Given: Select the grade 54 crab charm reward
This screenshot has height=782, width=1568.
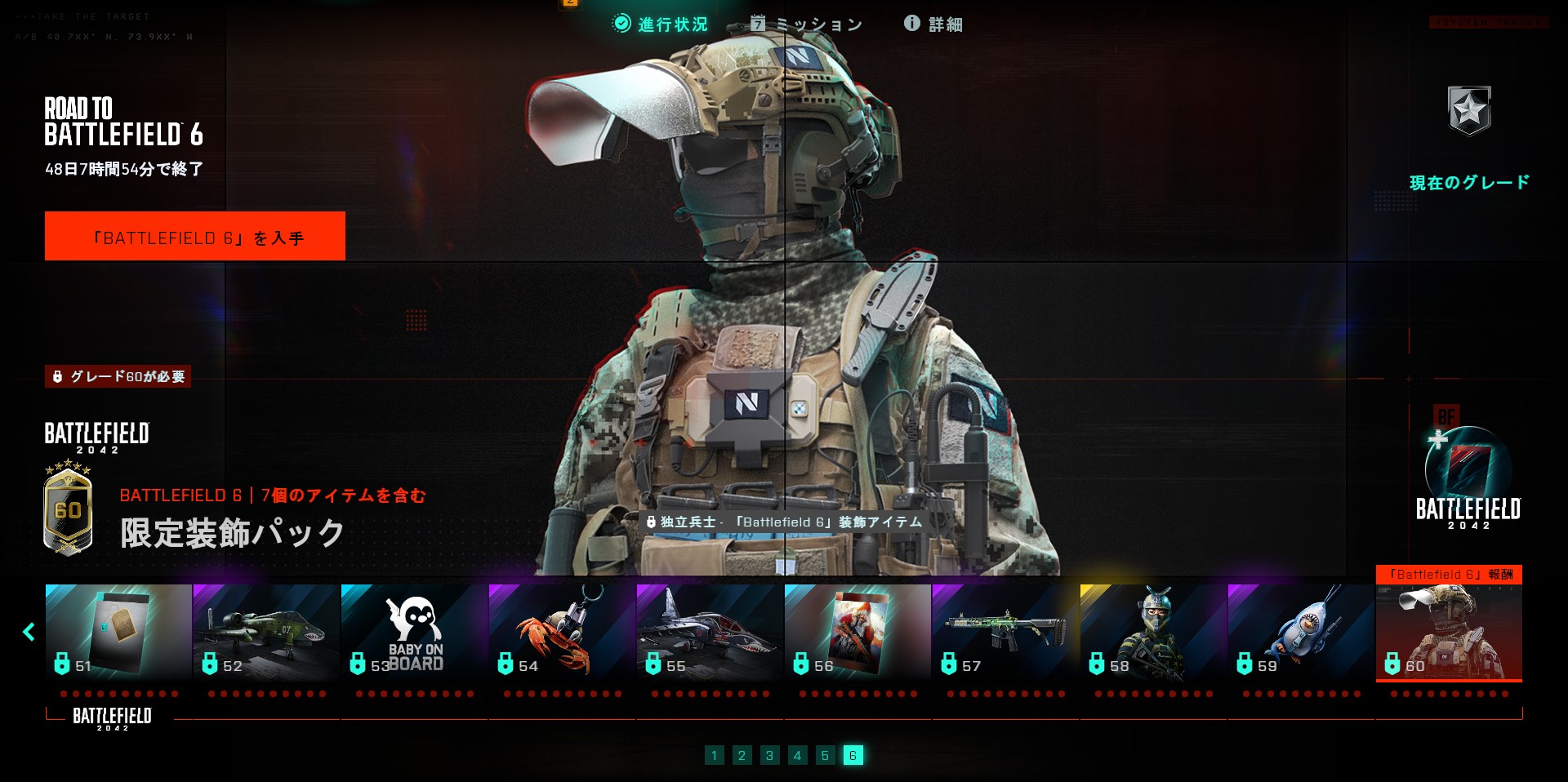Looking at the screenshot, I should tap(562, 632).
